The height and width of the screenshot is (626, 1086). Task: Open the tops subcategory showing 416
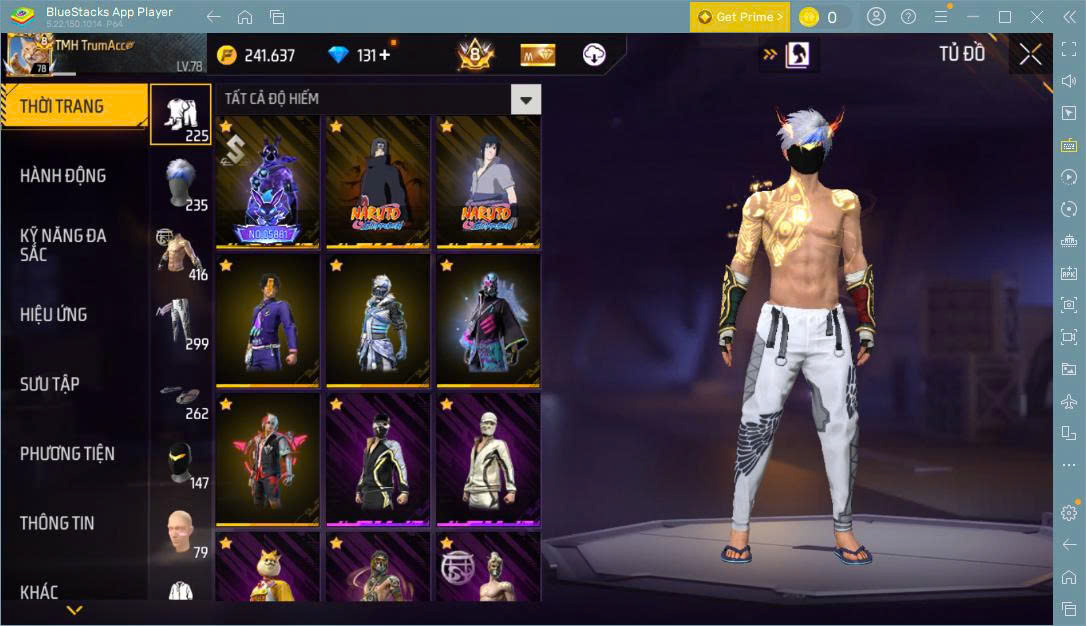tap(181, 254)
